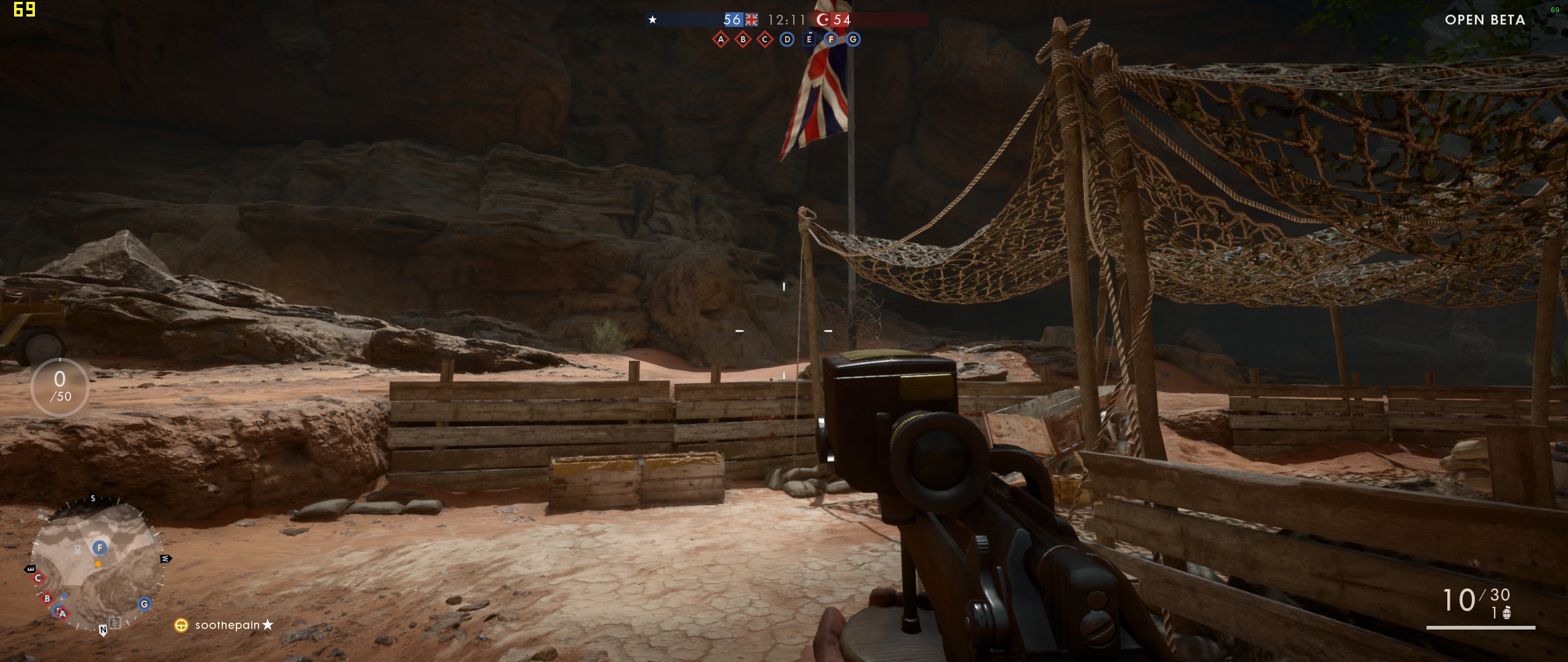Click the Ottoman crescent team icon beside score 54
Image resolution: width=1568 pixels, height=662 pixels.
823,20
